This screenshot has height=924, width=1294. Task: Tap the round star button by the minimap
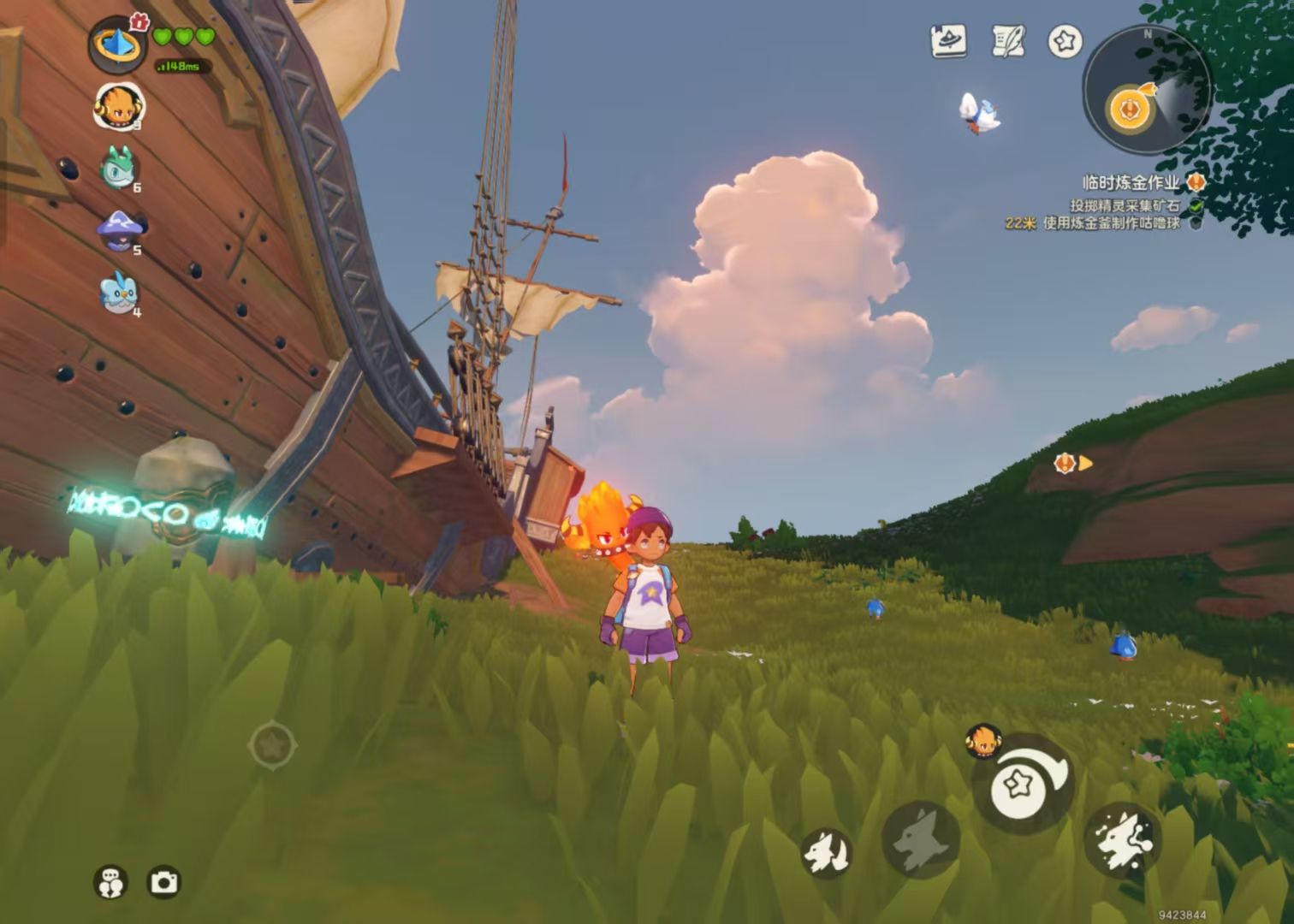[x=1065, y=41]
